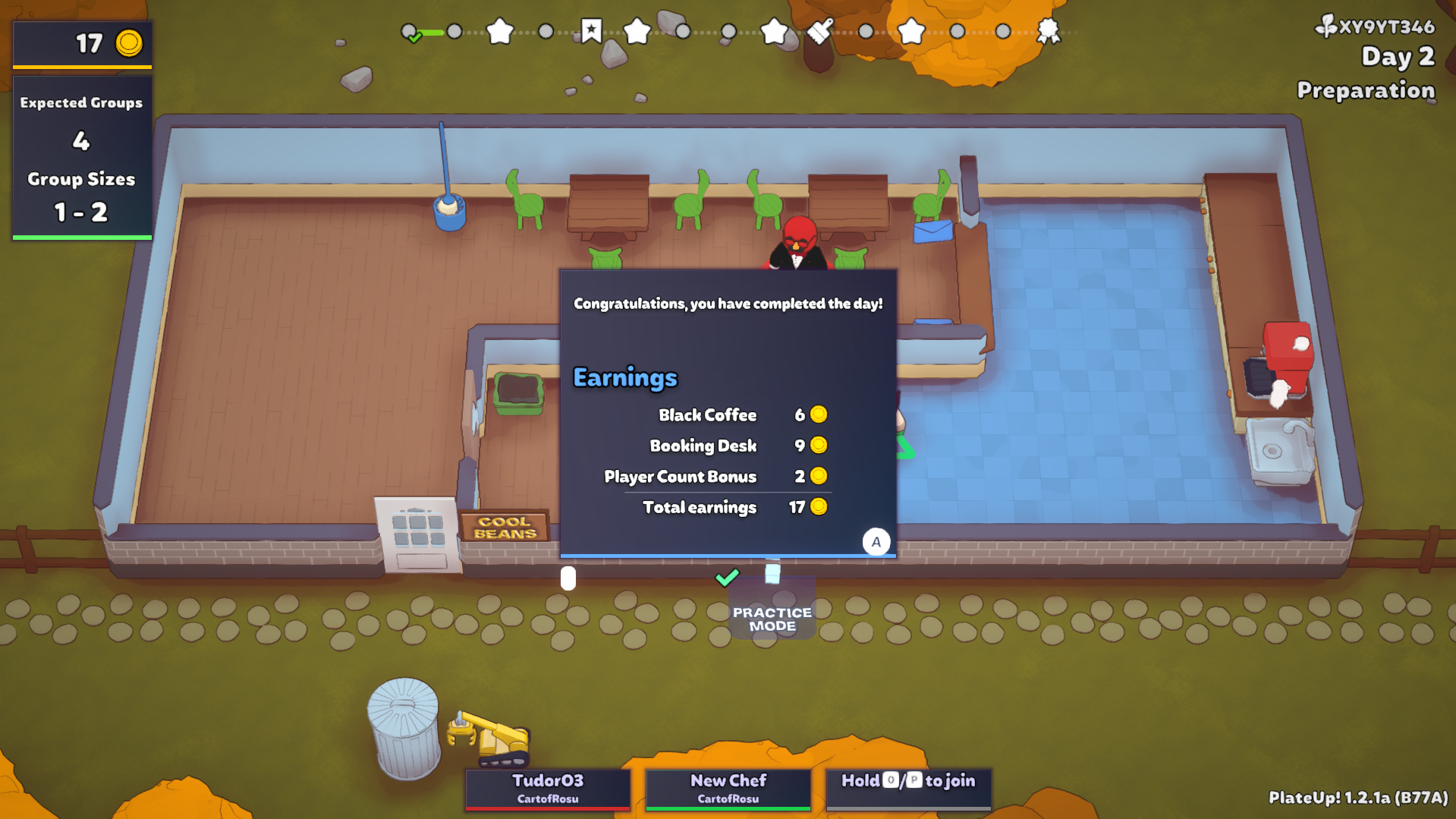1456x819 pixels.
Task: Click the green checkmark marker starting the day track
Action: (410, 33)
